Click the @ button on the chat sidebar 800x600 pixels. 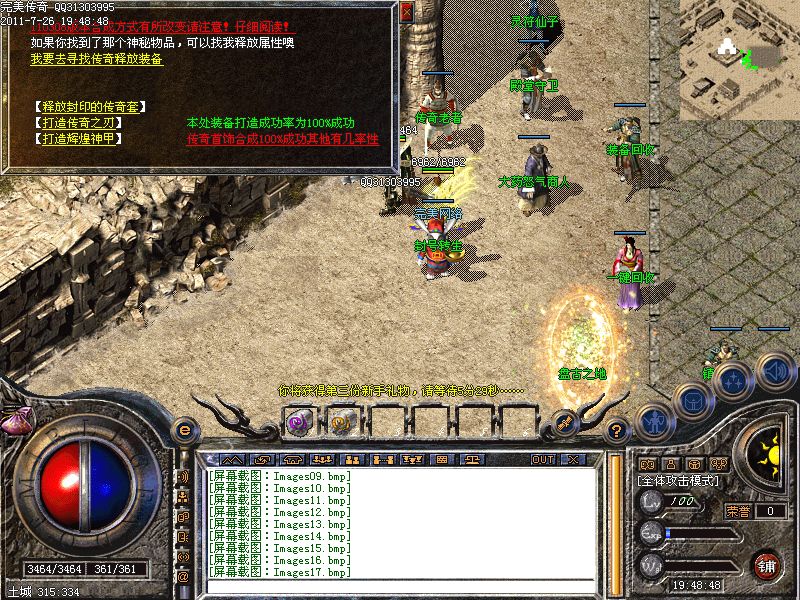tap(184, 577)
